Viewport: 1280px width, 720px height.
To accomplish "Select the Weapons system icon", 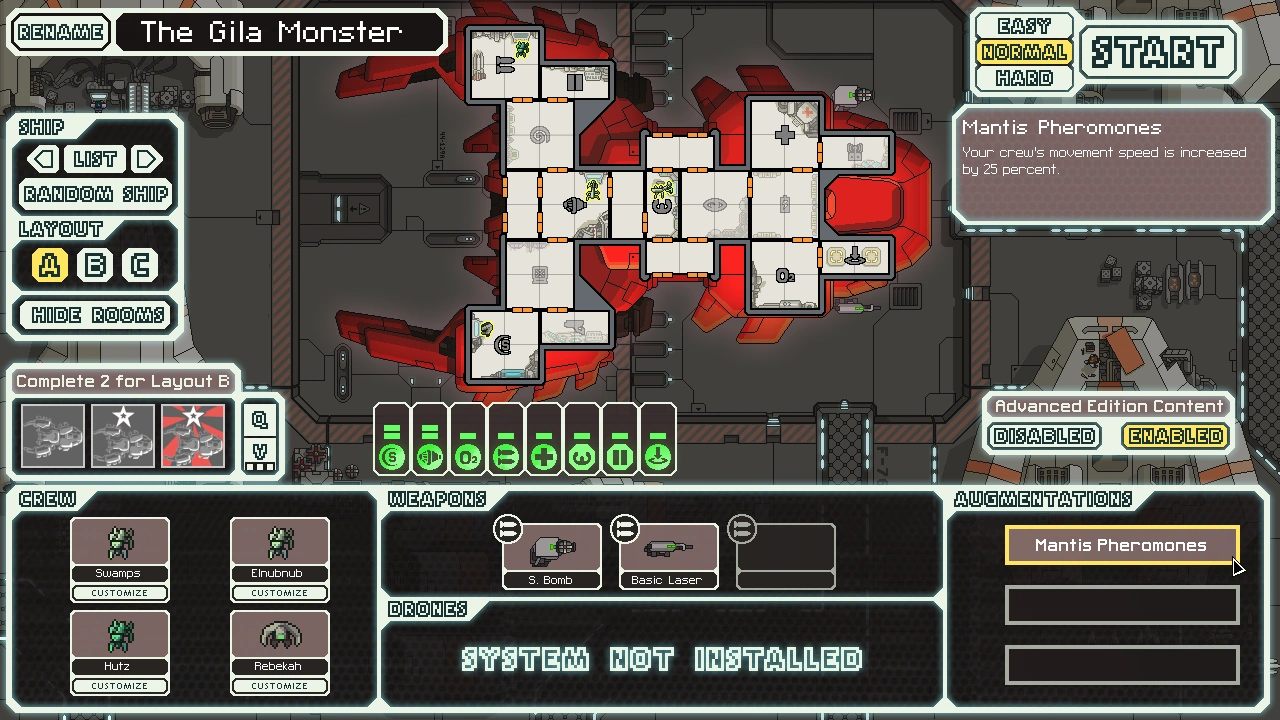I will [x=505, y=456].
